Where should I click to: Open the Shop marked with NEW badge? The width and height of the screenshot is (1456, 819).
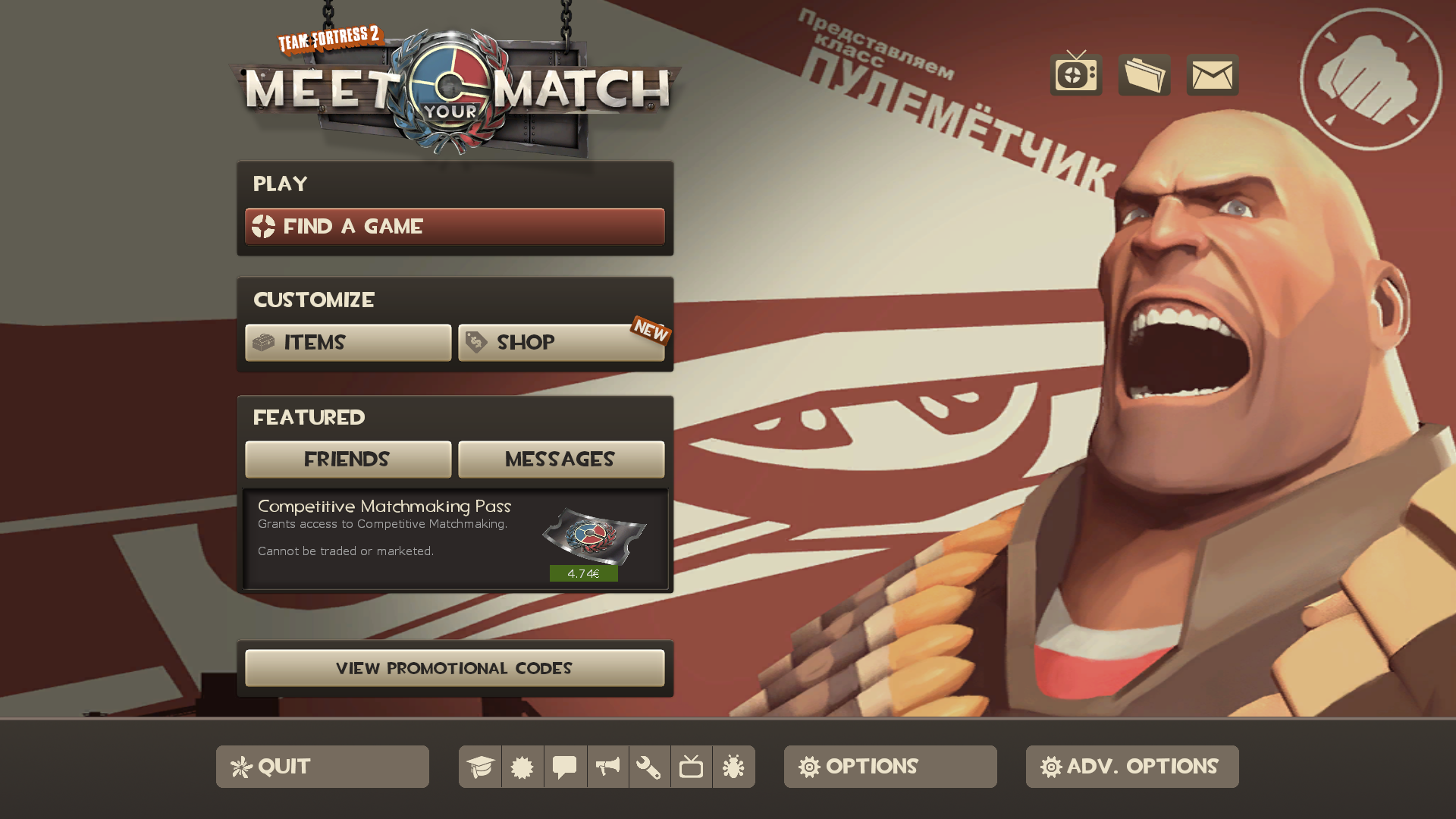point(561,343)
